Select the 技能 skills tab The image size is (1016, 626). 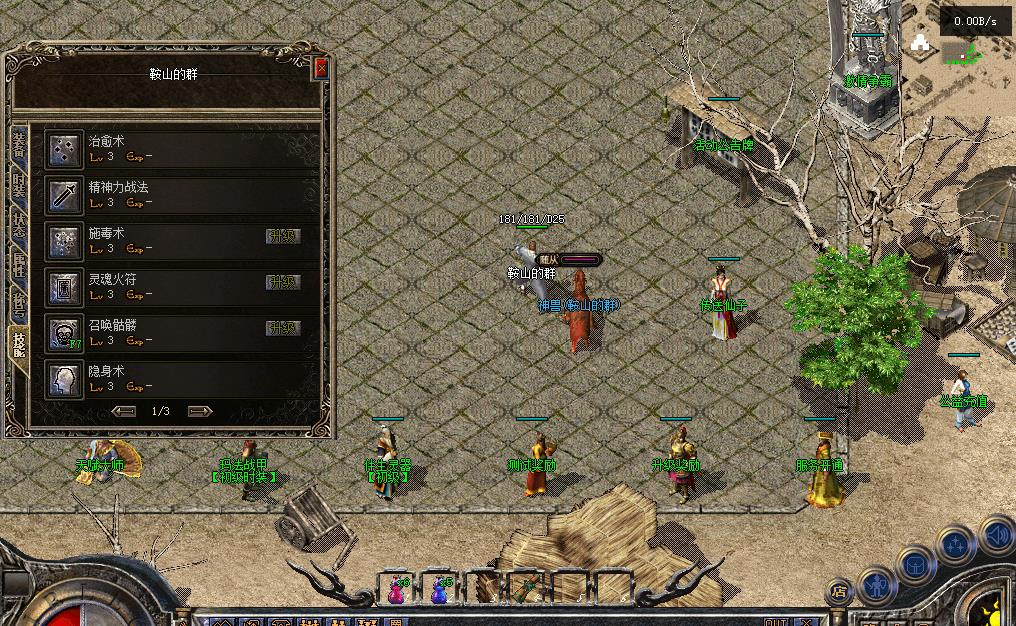click(19, 343)
